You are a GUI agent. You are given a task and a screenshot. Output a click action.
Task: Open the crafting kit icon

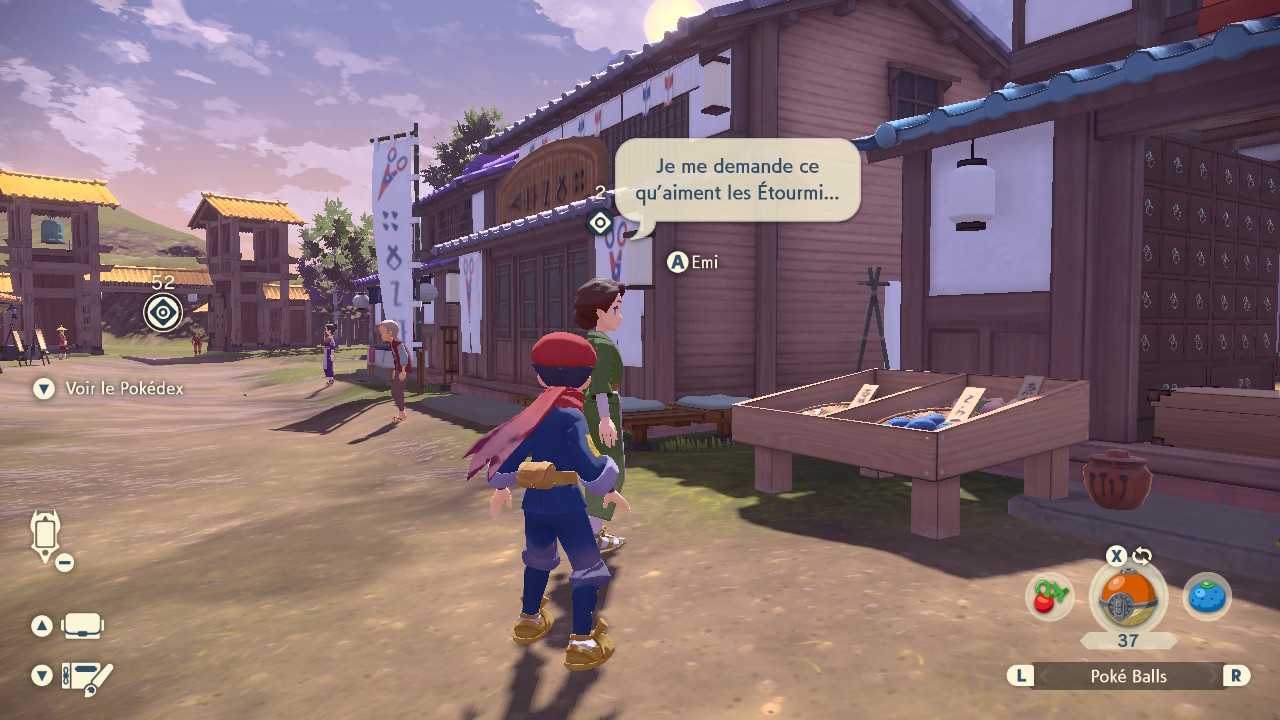(87, 678)
